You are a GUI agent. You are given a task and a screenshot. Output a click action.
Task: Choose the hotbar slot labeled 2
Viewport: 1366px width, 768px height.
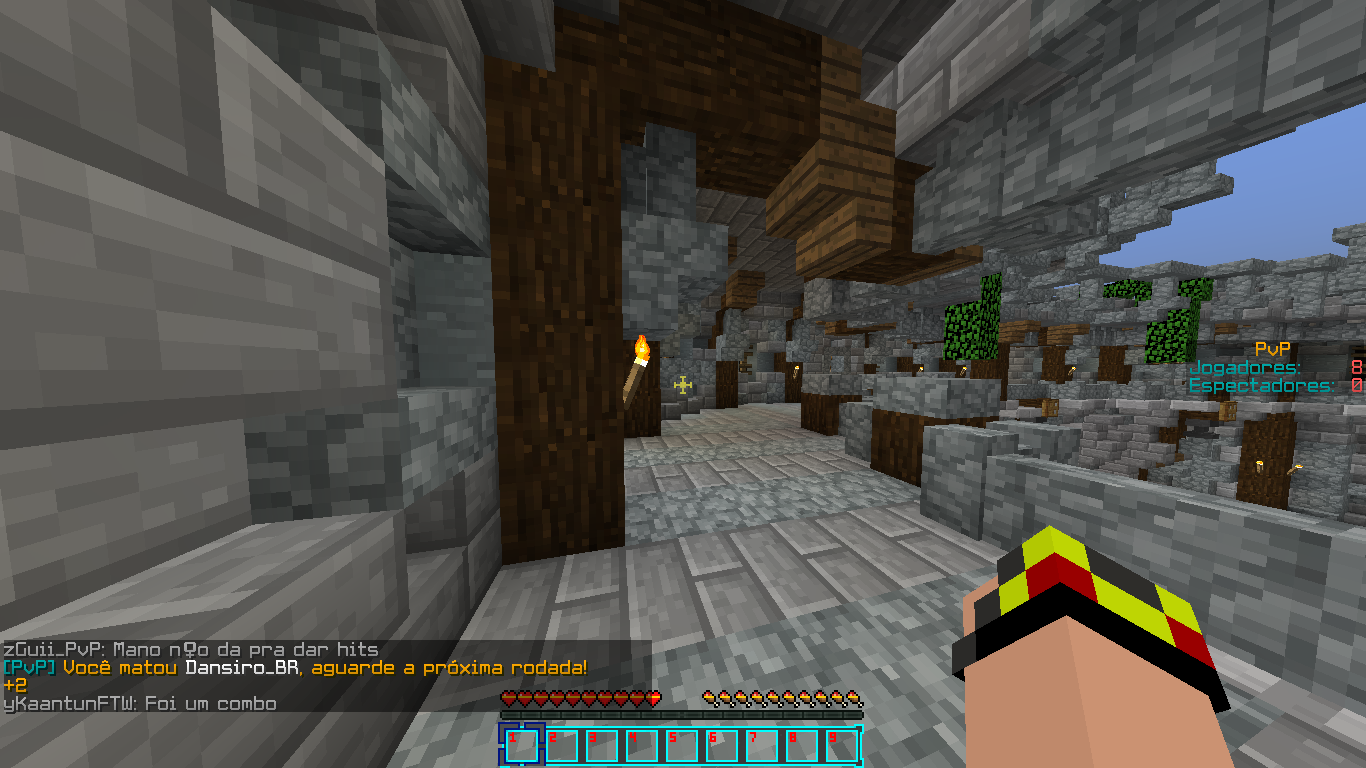(561, 746)
